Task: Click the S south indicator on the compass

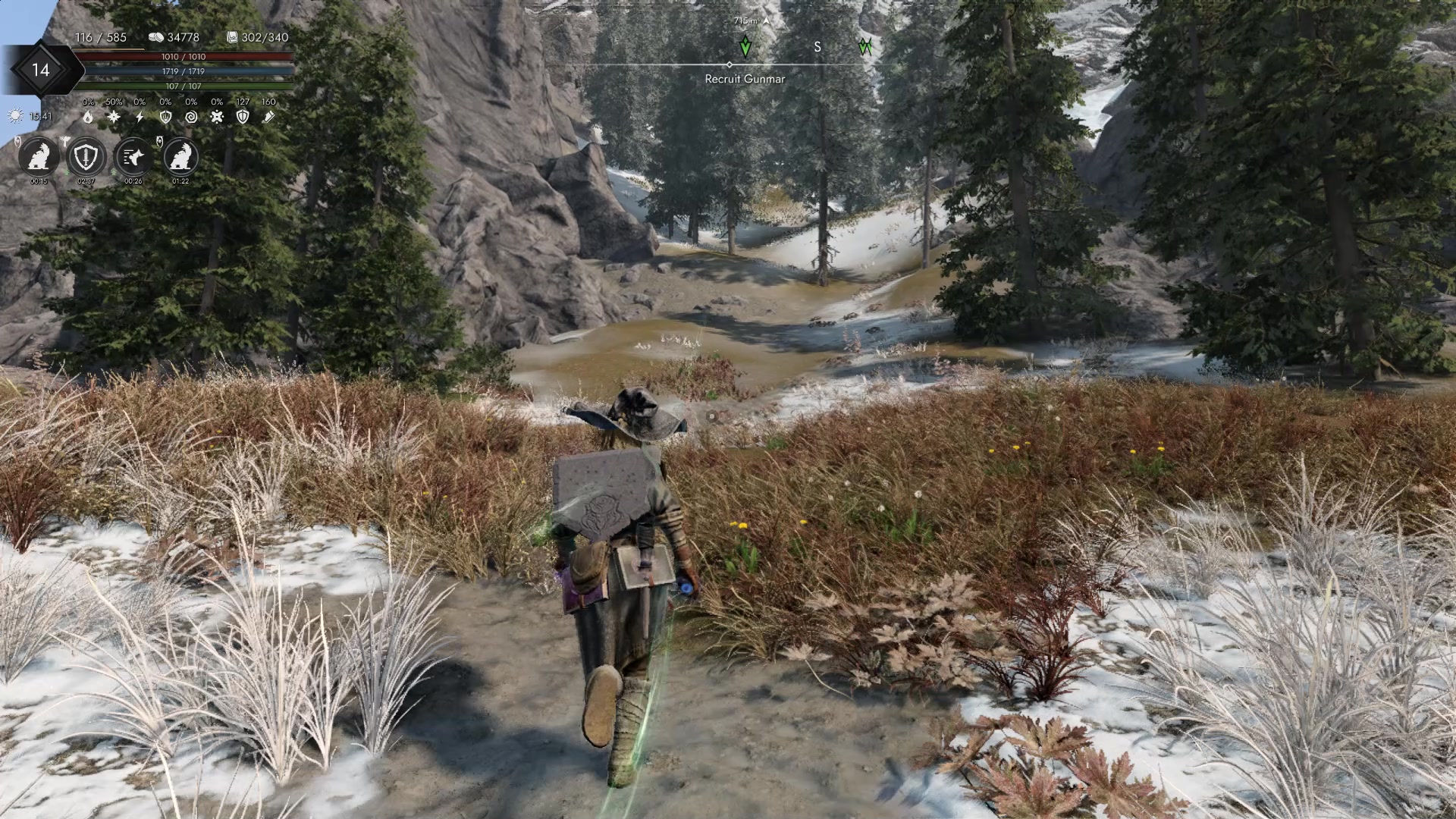Action: [x=817, y=48]
